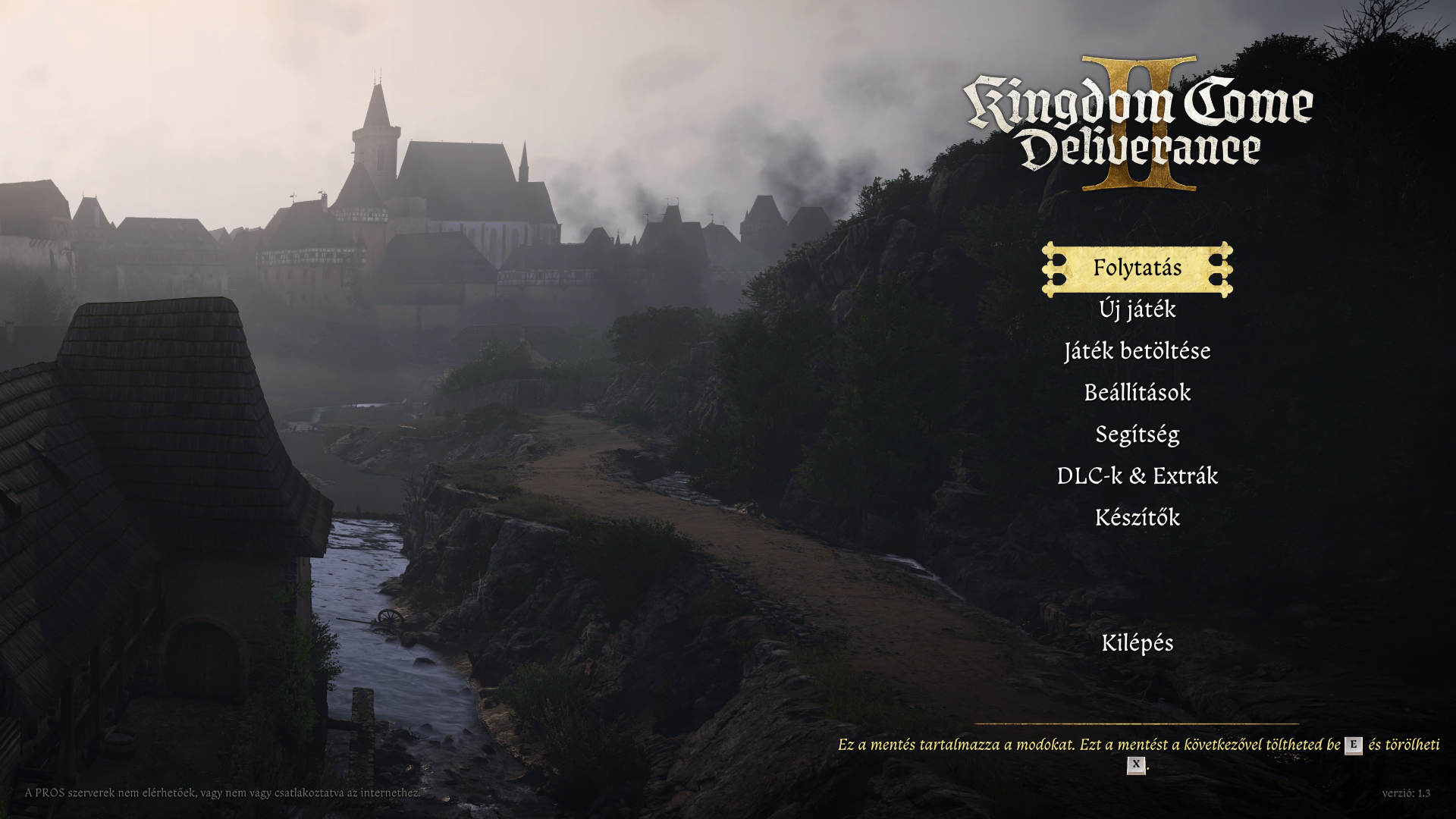Choose the Segítség help entry
The height and width of the screenshot is (819, 1456).
pyautogui.click(x=1137, y=435)
